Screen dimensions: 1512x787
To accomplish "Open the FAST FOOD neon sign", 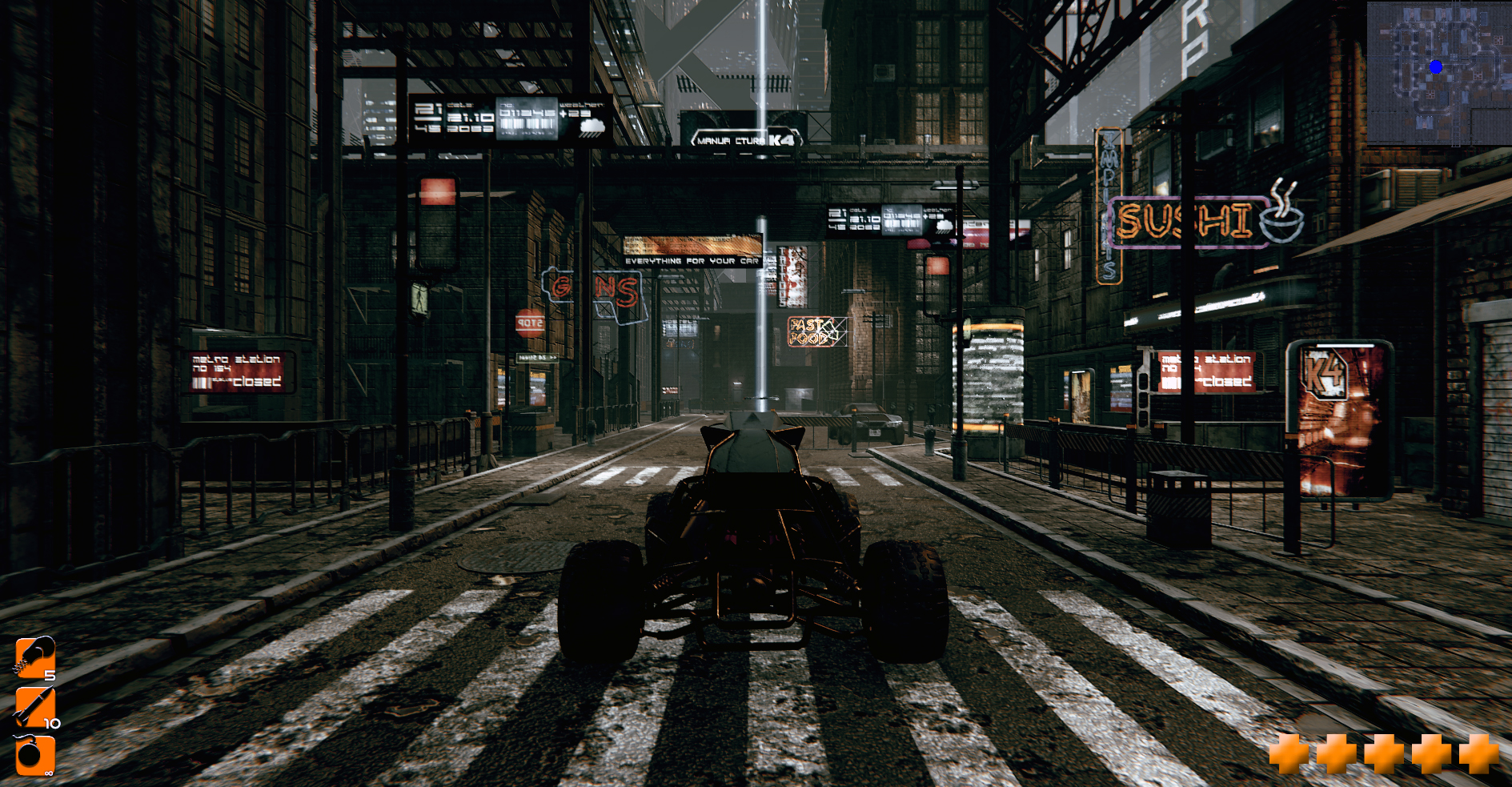I will pos(810,331).
